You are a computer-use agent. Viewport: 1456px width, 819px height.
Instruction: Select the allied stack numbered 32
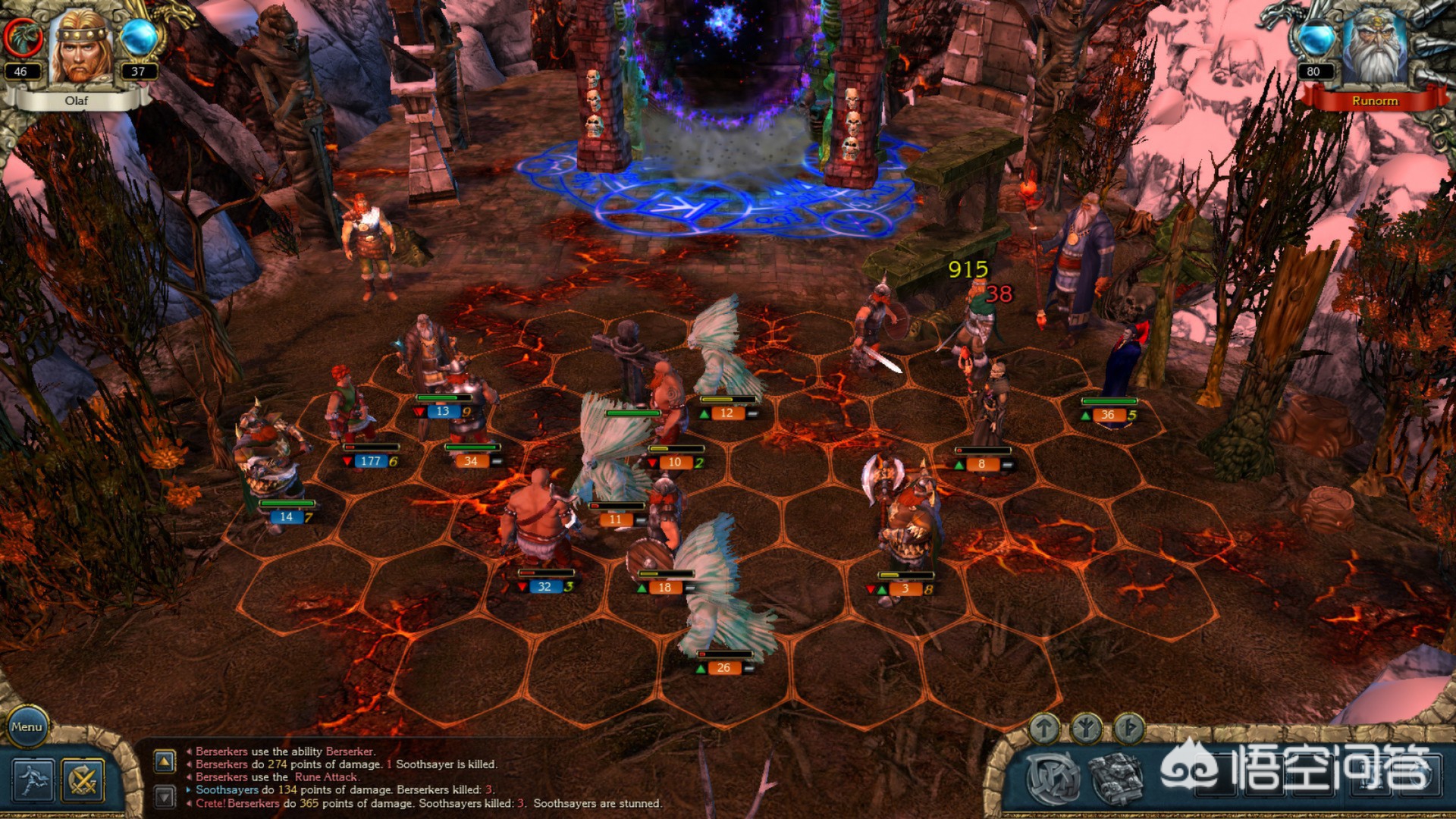point(538,523)
